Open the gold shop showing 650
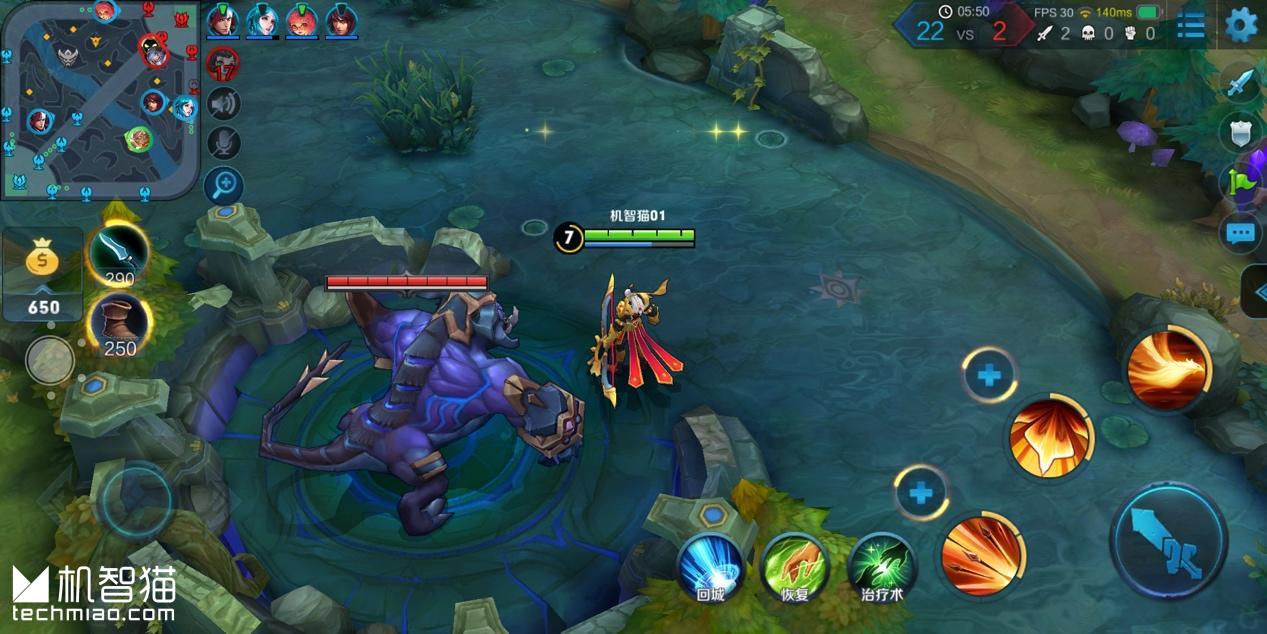Viewport: 1267px width, 634px height. (x=42, y=274)
